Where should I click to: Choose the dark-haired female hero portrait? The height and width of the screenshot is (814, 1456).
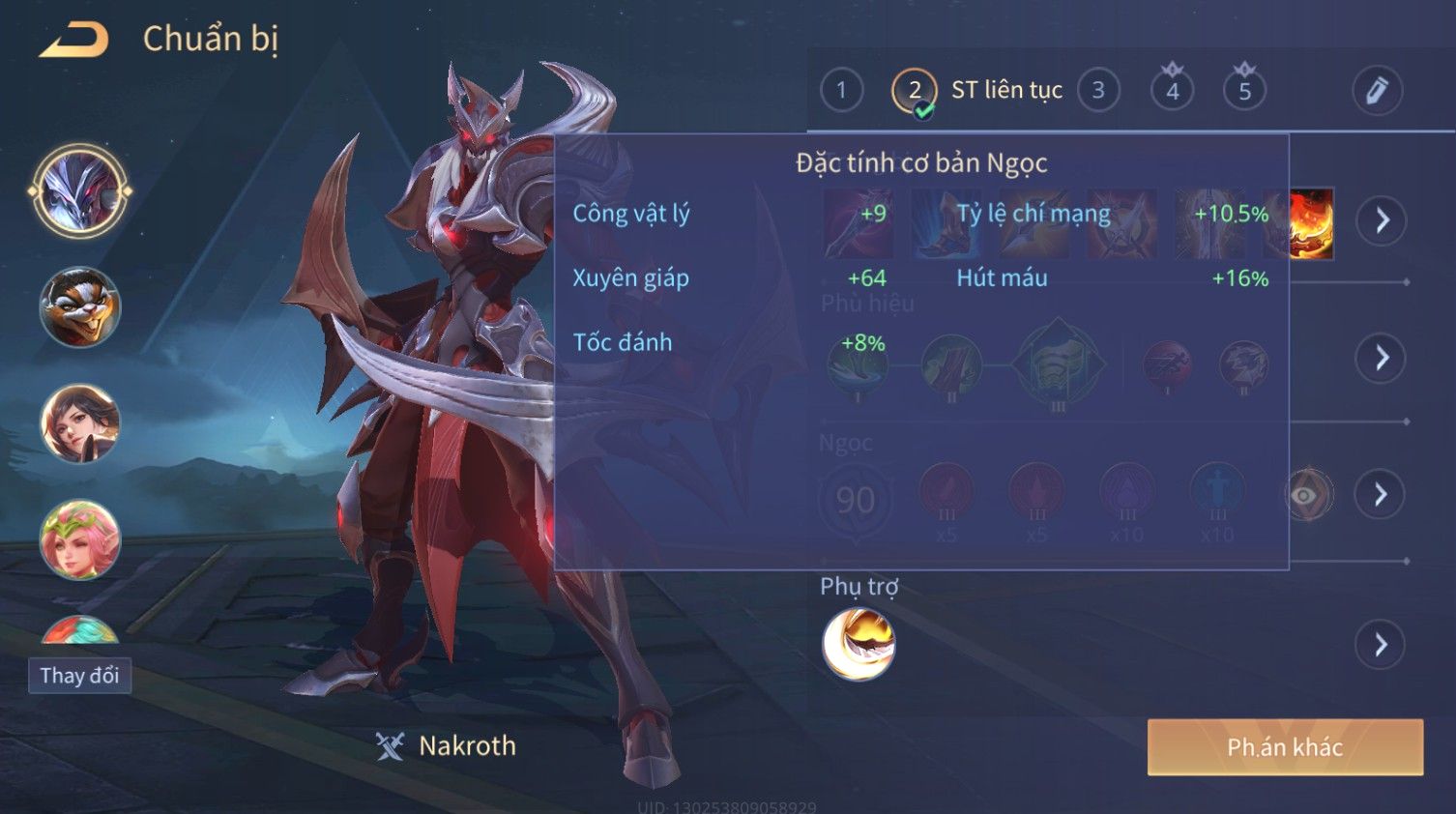79,423
